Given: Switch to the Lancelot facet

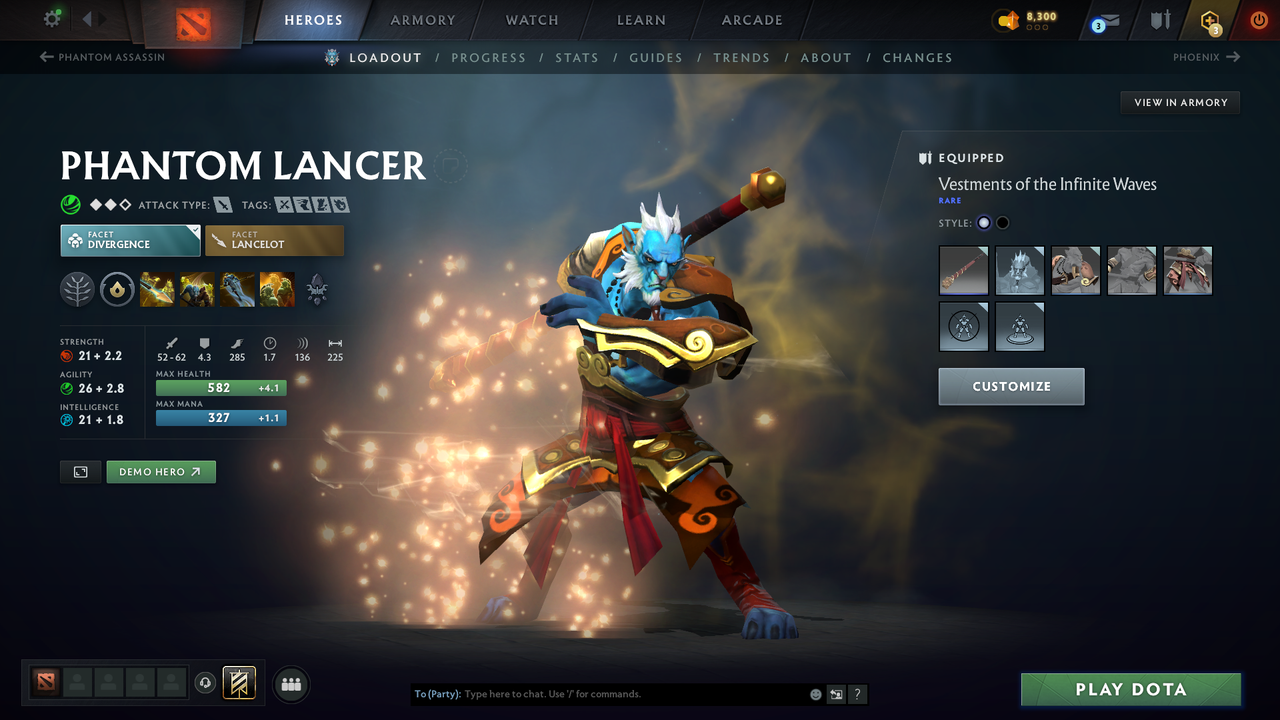Looking at the screenshot, I should [274, 240].
